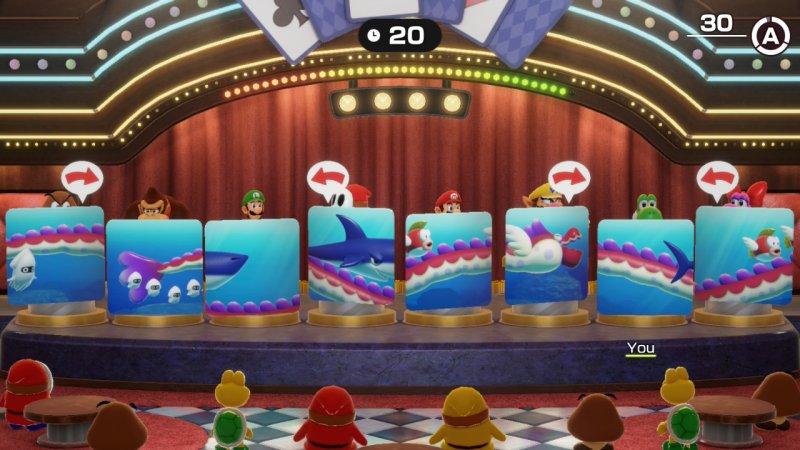Choose the small red Cheep Cheep panel
Image resolution: width=800 pixels, height=450 pixels.
(743, 256)
